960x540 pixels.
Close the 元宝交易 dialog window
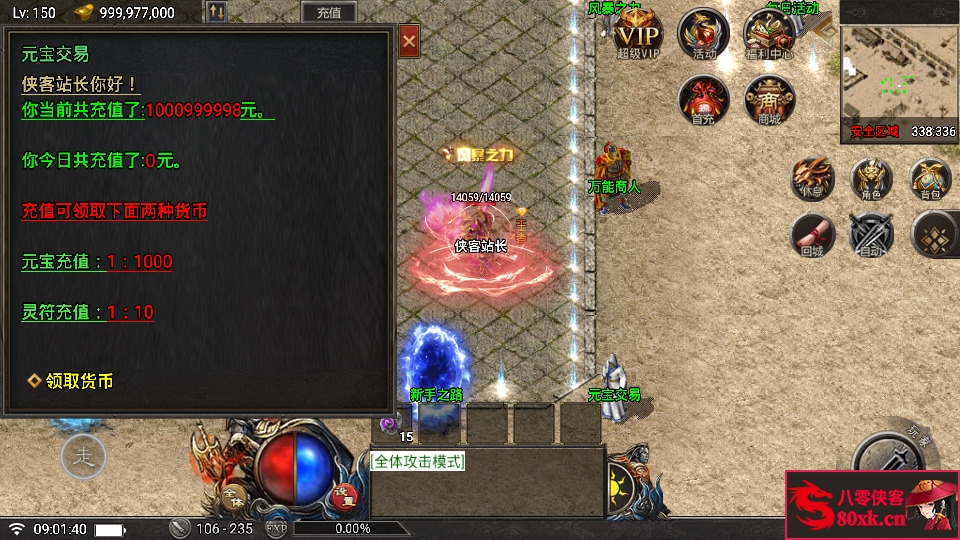point(408,42)
